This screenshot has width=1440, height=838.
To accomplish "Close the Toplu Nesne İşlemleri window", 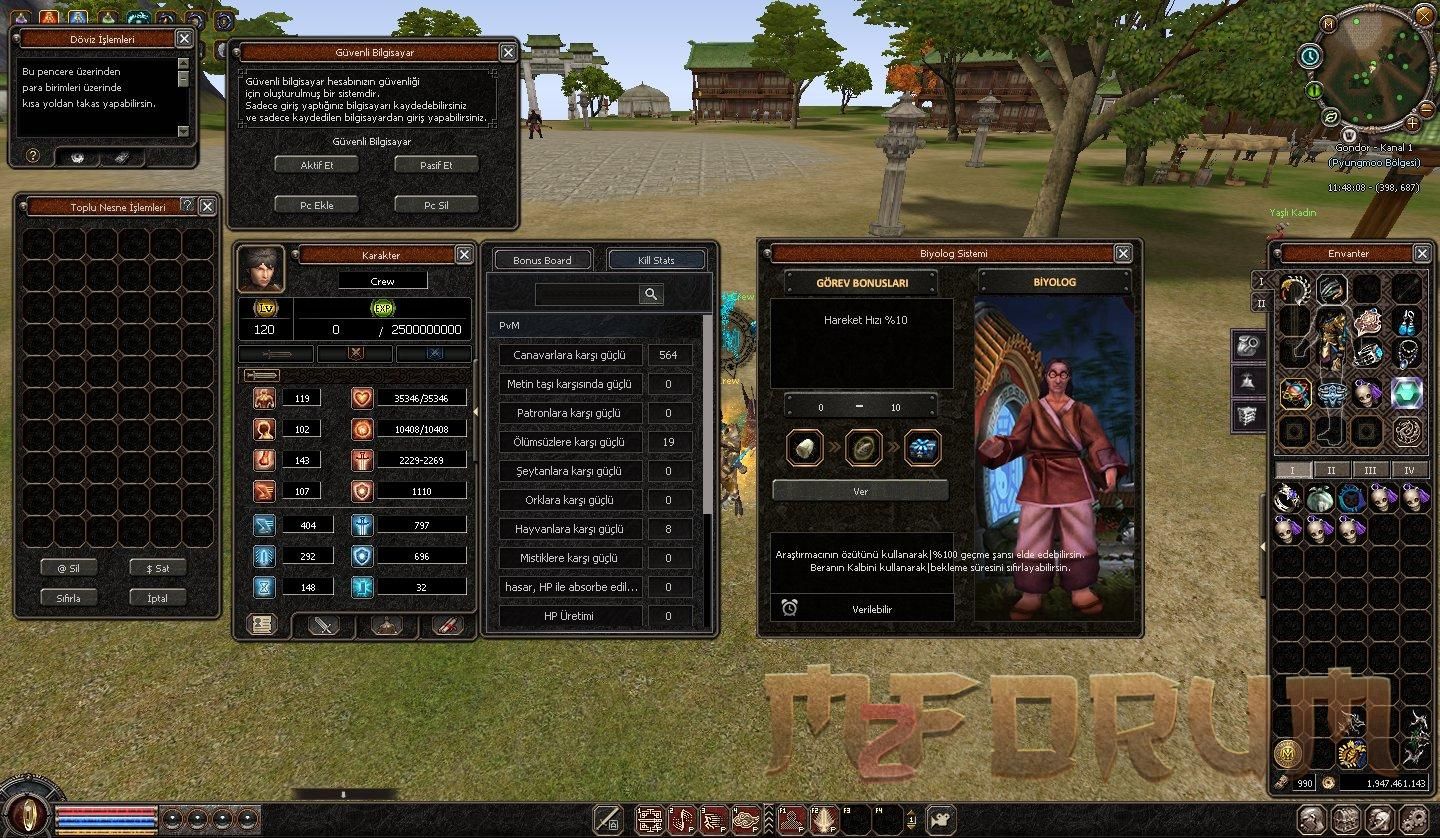I will [x=207, y=206].
